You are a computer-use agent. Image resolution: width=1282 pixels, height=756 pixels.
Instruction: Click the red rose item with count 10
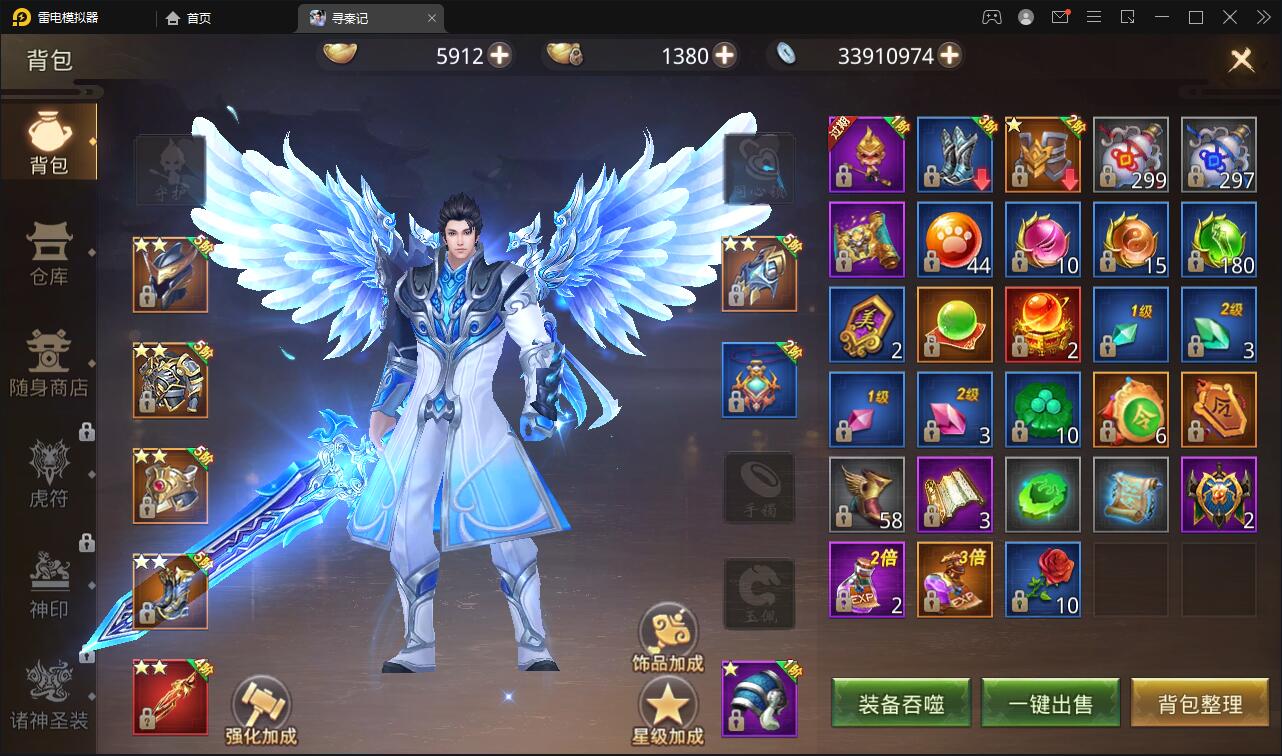pos(1043,578)
